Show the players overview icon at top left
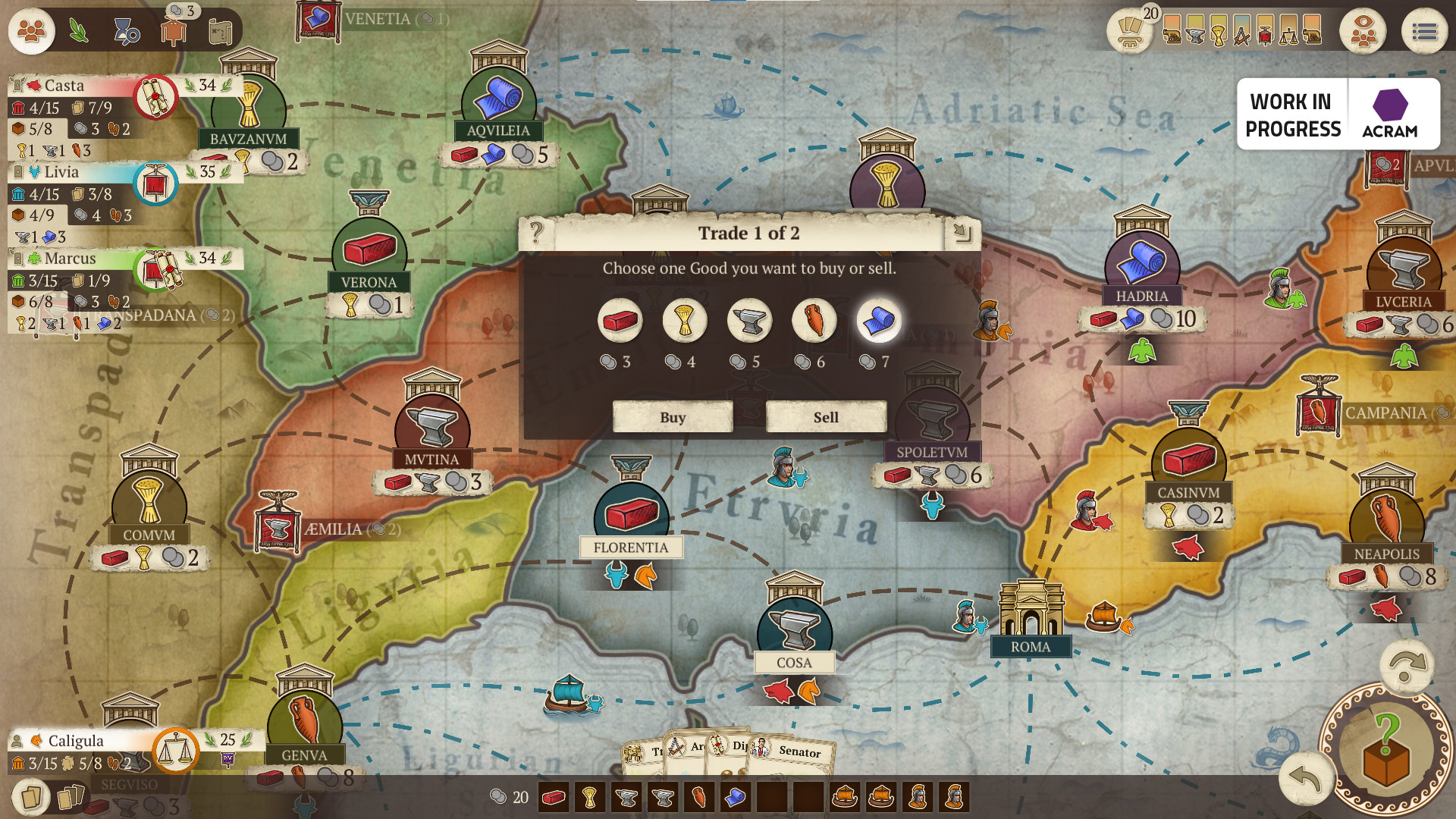The image size is (1456, 819). pyautogui.click(x=31, y=32)
